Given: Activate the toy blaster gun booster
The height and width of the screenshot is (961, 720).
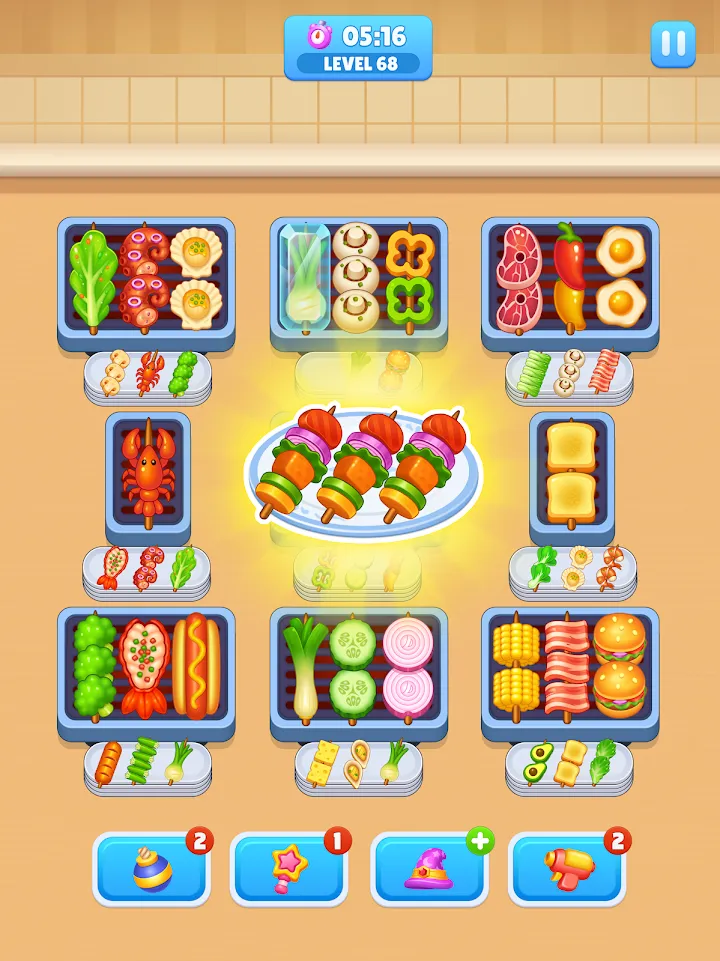Looking at the screenshot, I should [x=567, y=868].
